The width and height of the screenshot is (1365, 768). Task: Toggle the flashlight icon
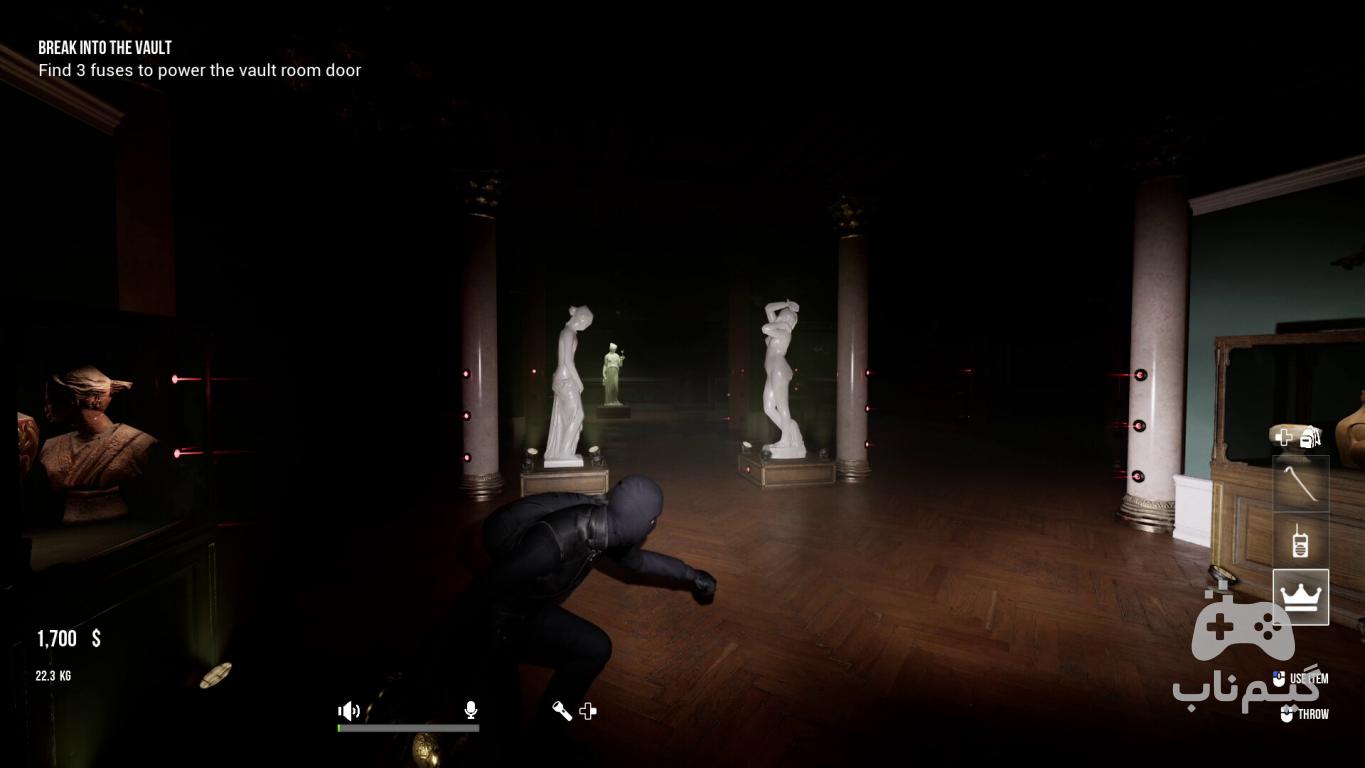tap(562, 711)
